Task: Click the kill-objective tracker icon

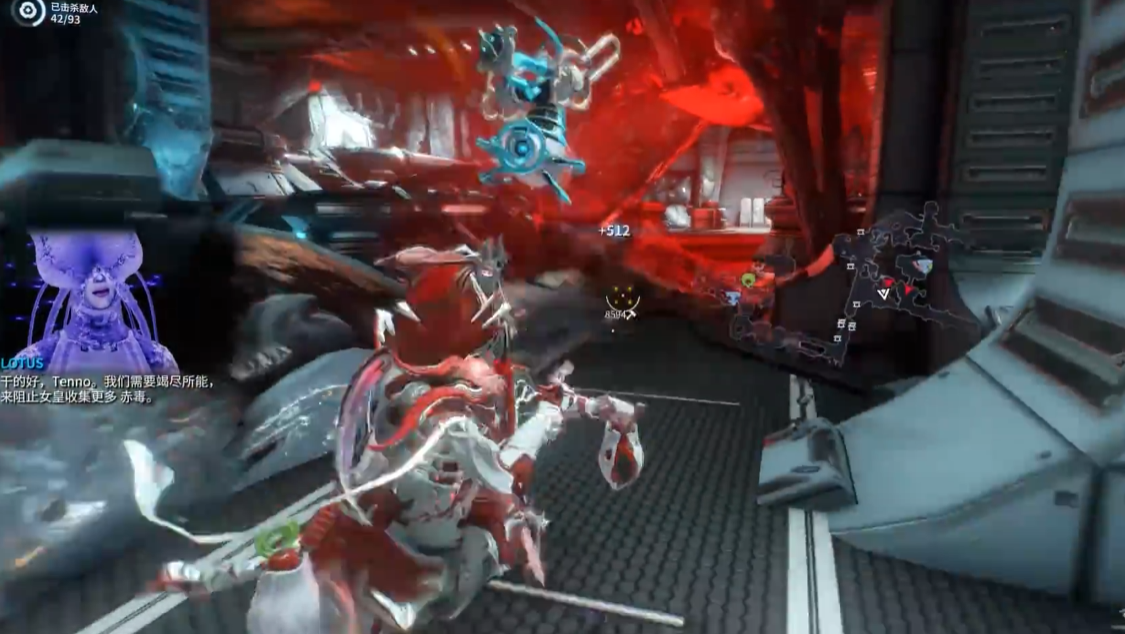Action: click(x=28, y=12)
